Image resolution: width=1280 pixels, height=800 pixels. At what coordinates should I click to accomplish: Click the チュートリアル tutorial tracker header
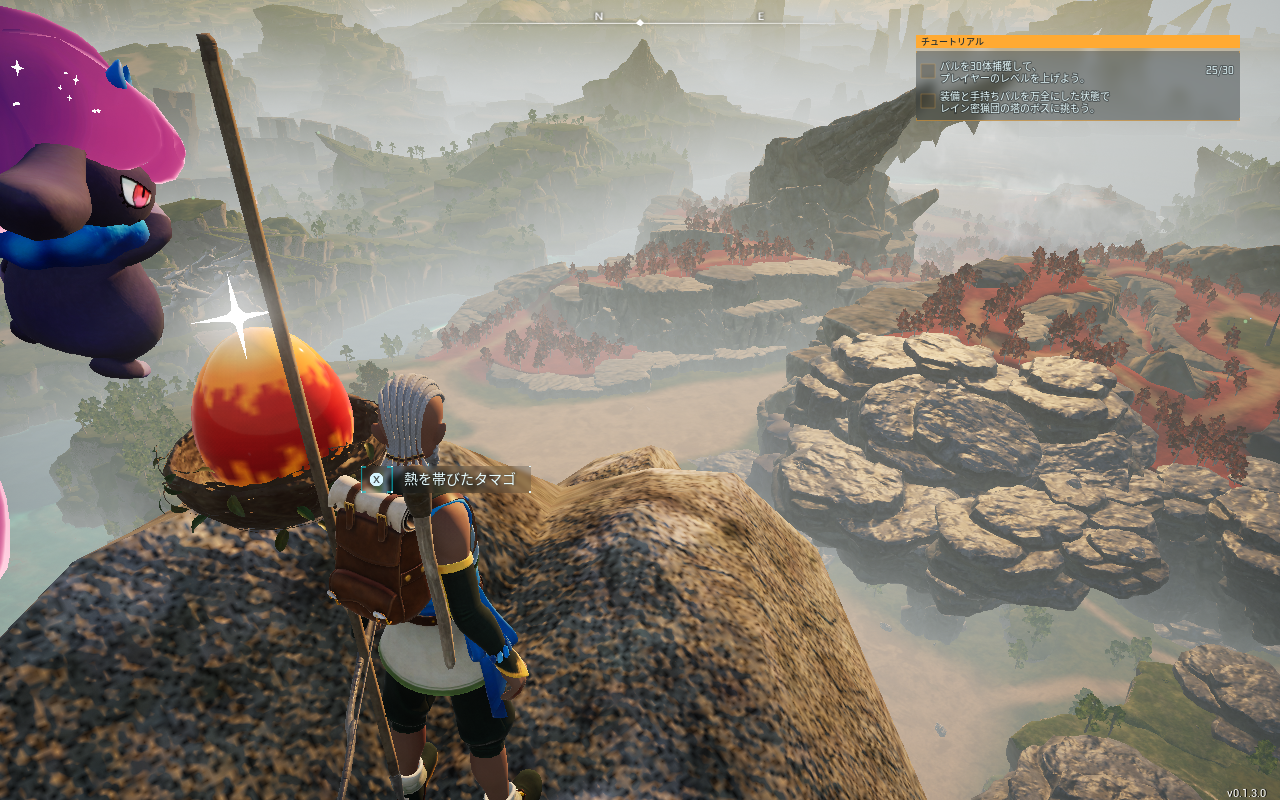(1077, 42)
